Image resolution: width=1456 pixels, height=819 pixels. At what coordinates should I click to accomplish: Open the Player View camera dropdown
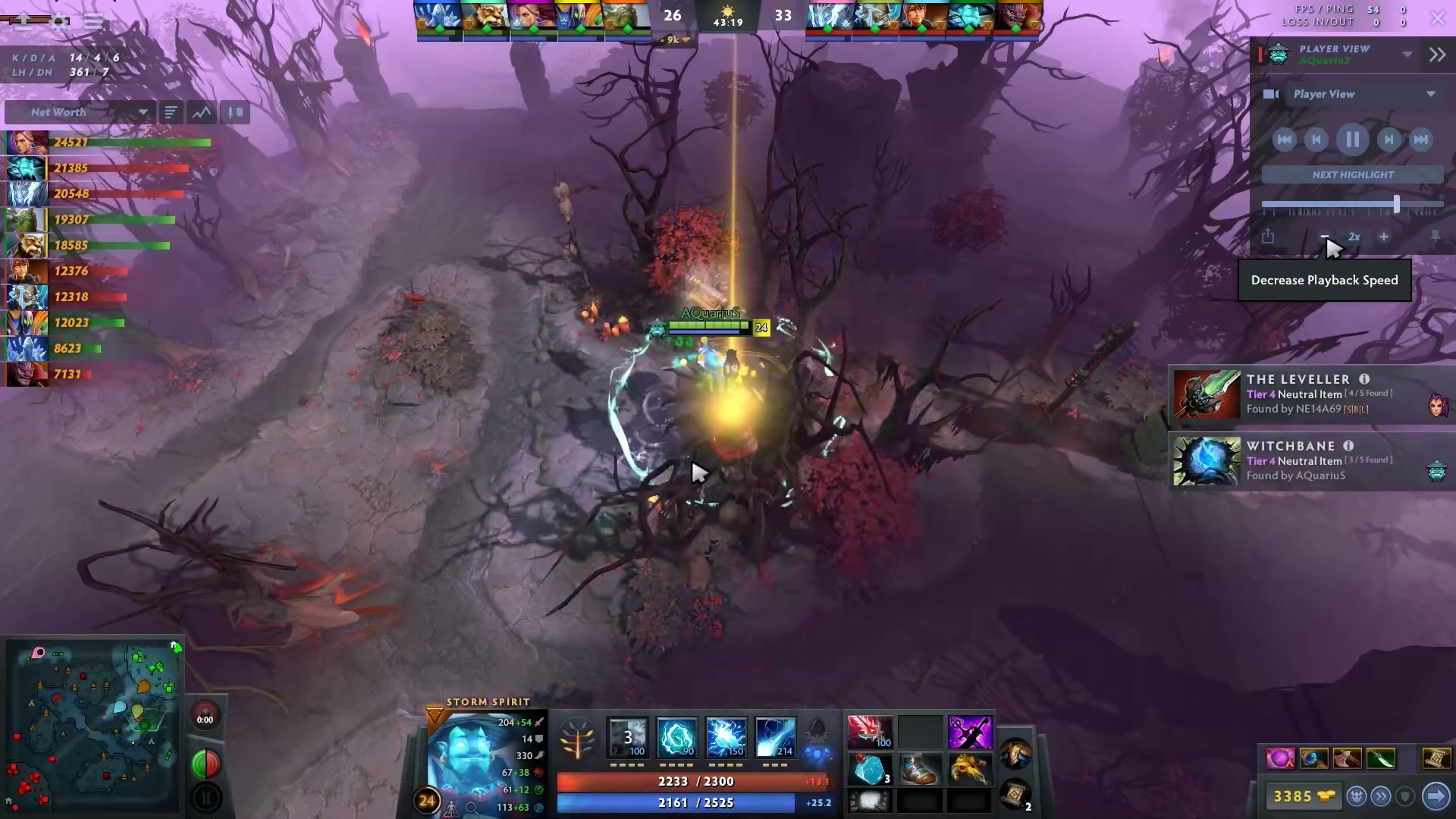[x=1361, y=93]
